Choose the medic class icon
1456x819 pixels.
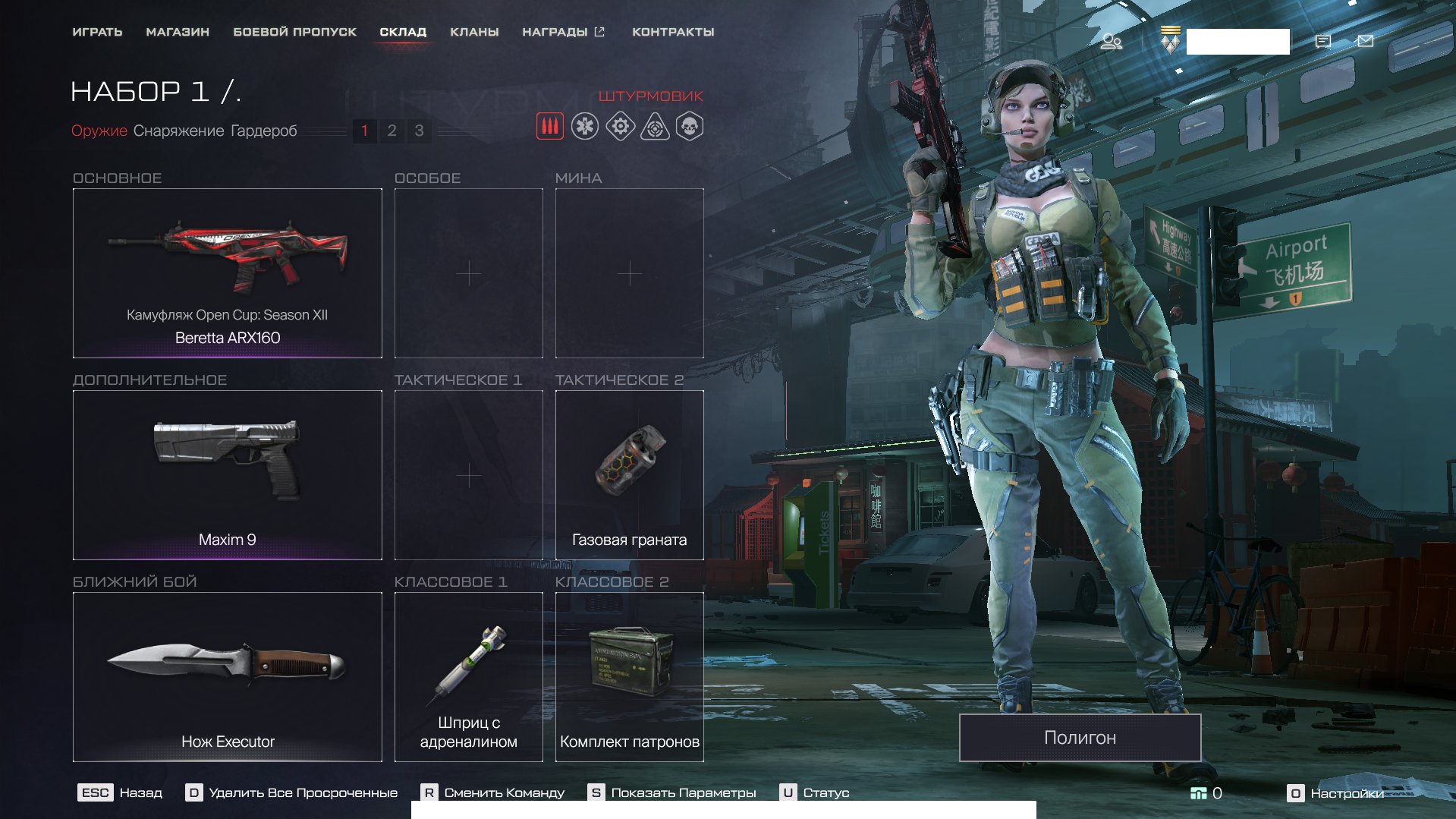pos(585,127)
